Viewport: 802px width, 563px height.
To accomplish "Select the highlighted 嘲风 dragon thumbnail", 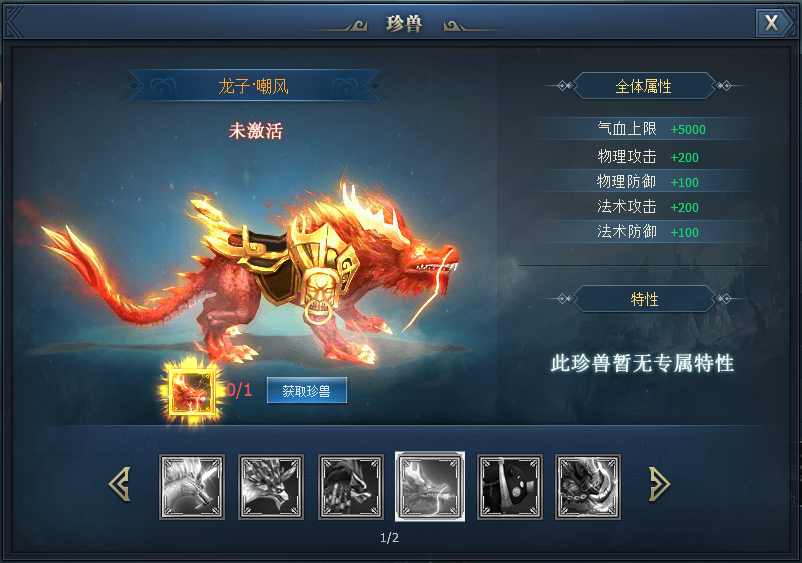I will pos(430,487).
